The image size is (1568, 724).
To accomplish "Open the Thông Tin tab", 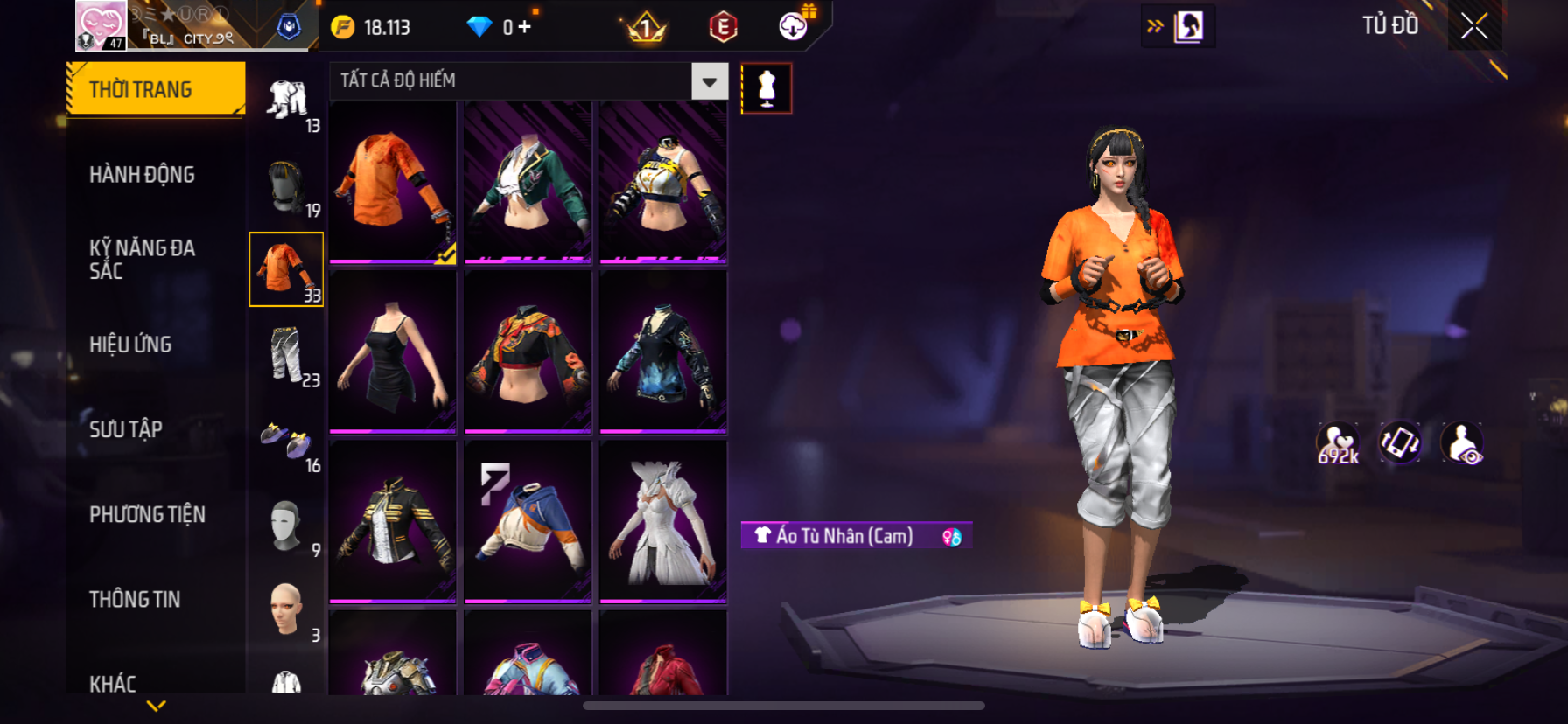I will pos(135,599).
